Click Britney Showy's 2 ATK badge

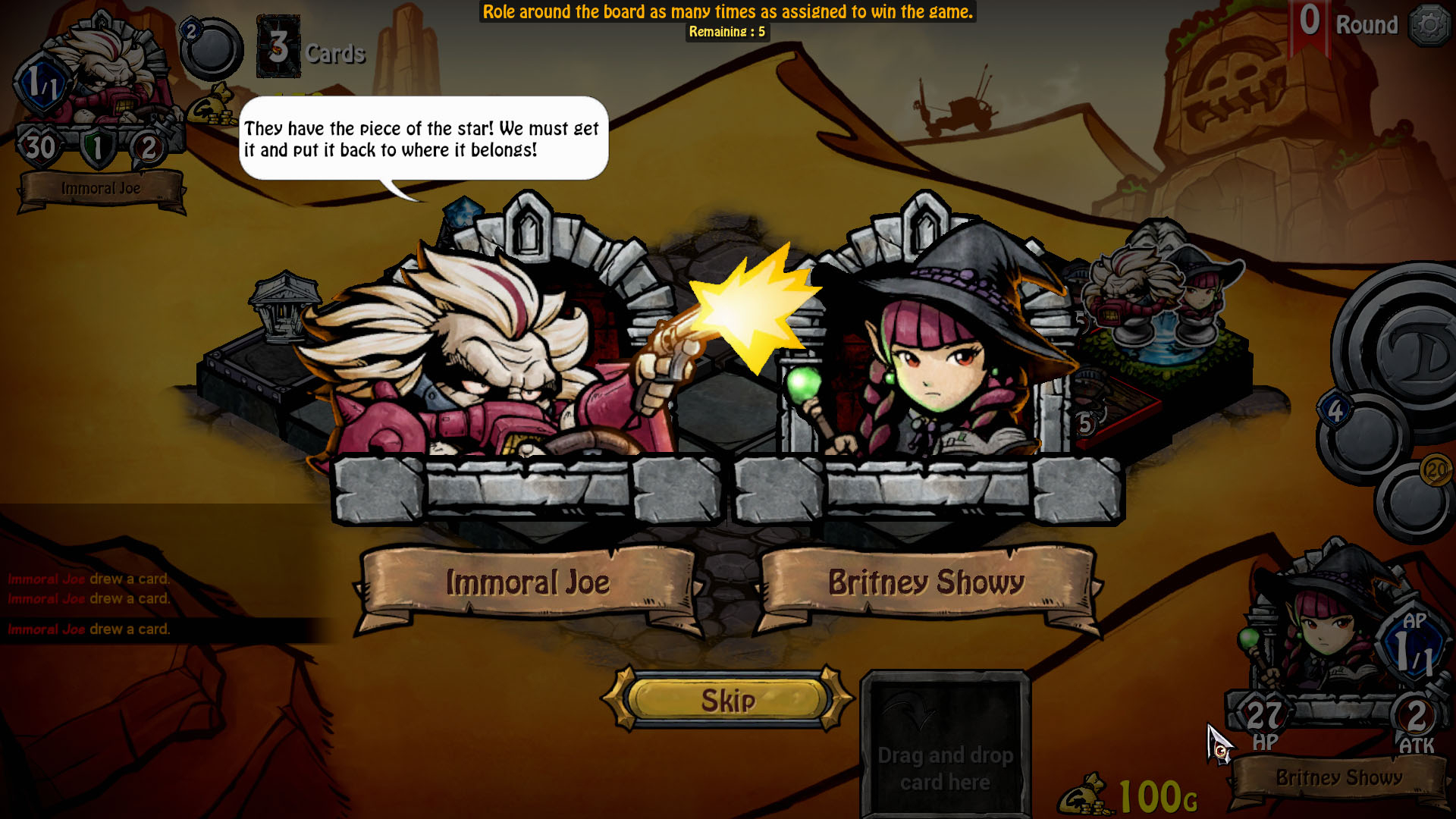tap(1415, 714)
